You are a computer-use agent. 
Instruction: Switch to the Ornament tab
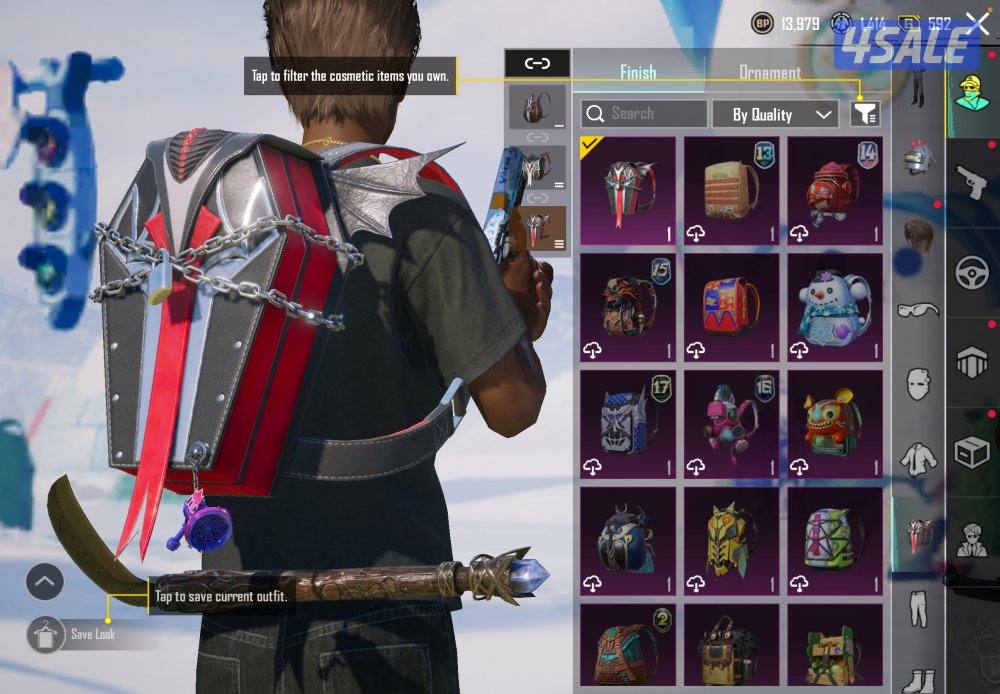[769, 72]
